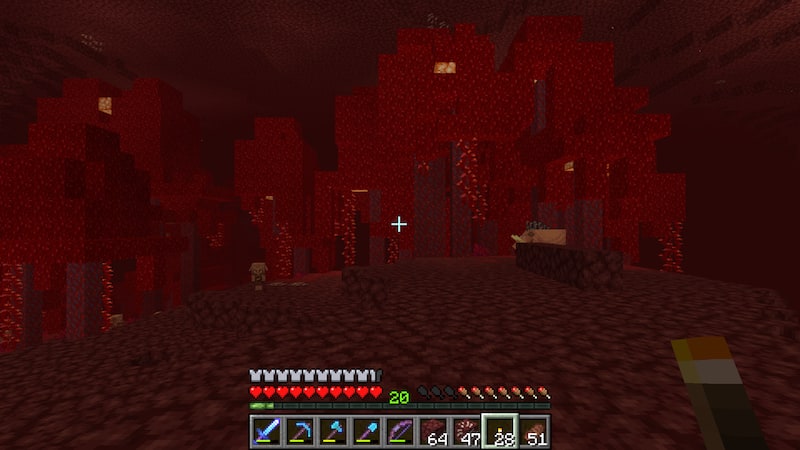Select the enchanted diamond sword slot

click(266, 432)
